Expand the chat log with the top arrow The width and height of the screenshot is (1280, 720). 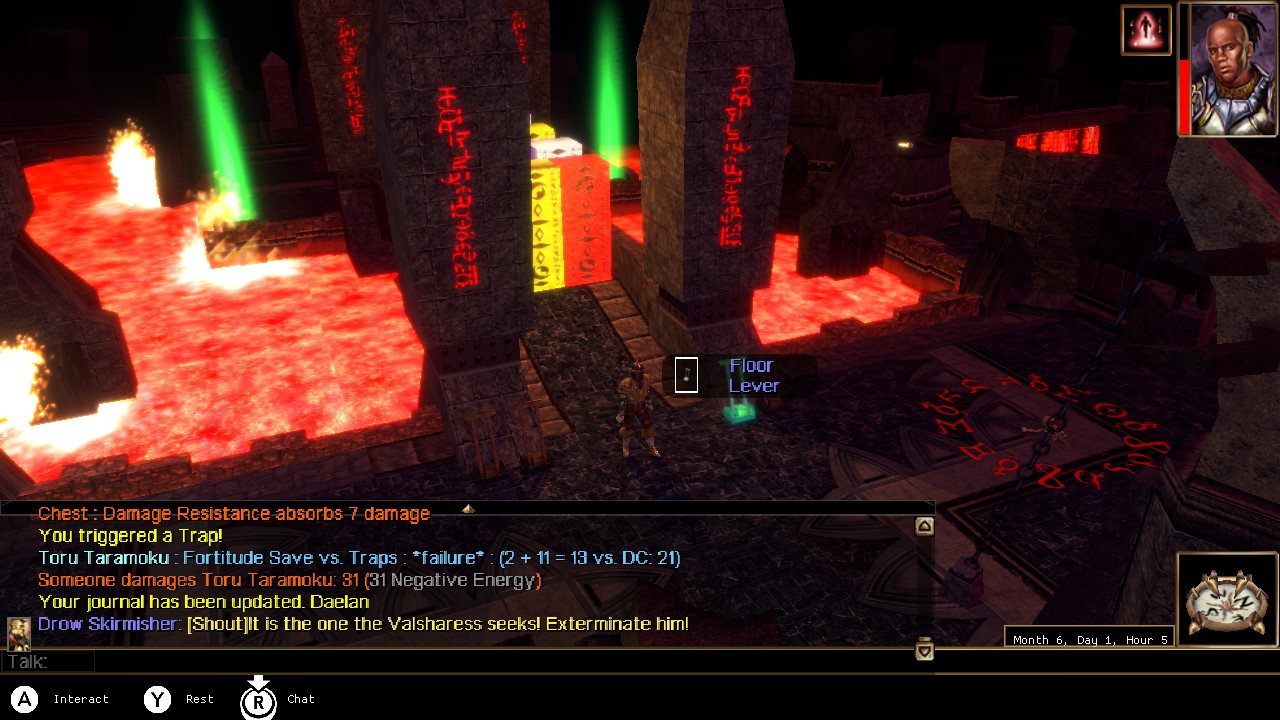468,509
